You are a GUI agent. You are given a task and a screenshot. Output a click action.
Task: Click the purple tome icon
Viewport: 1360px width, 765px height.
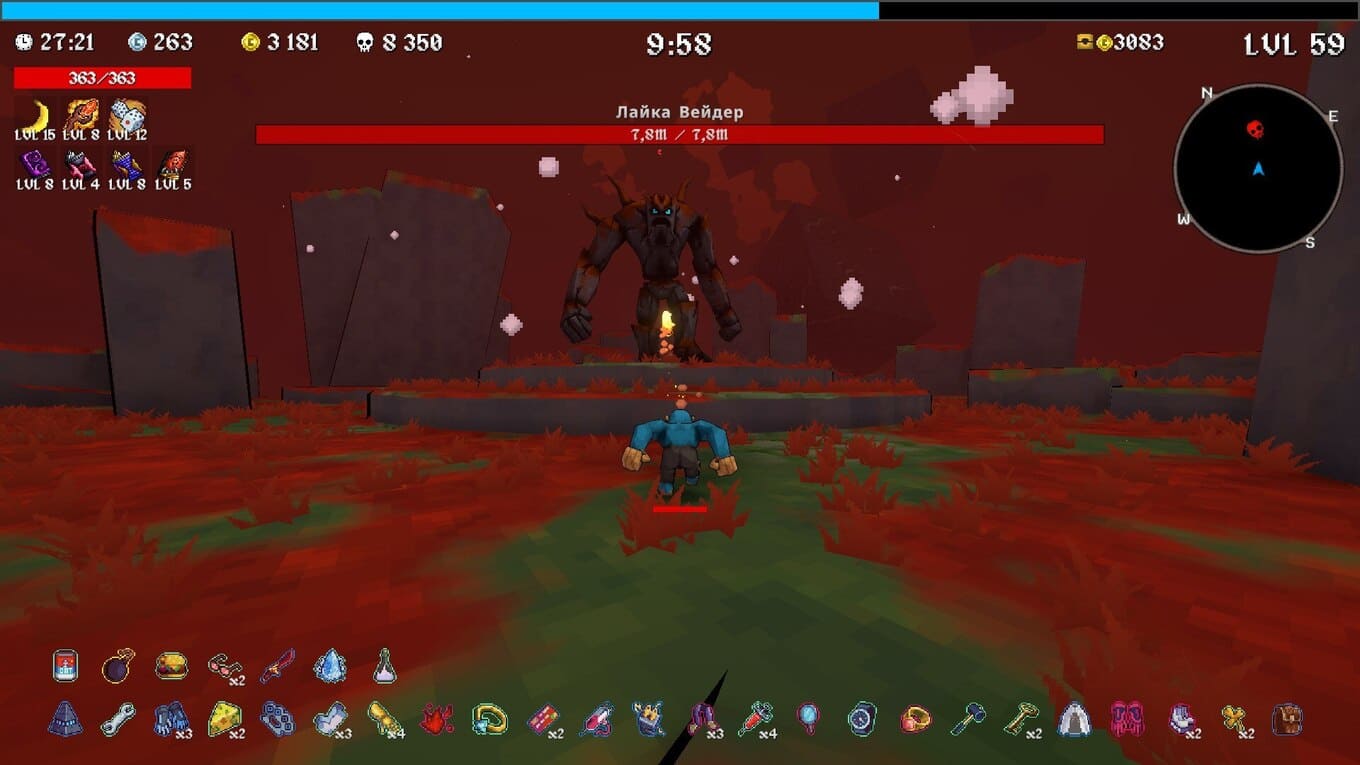pos(35,164)
